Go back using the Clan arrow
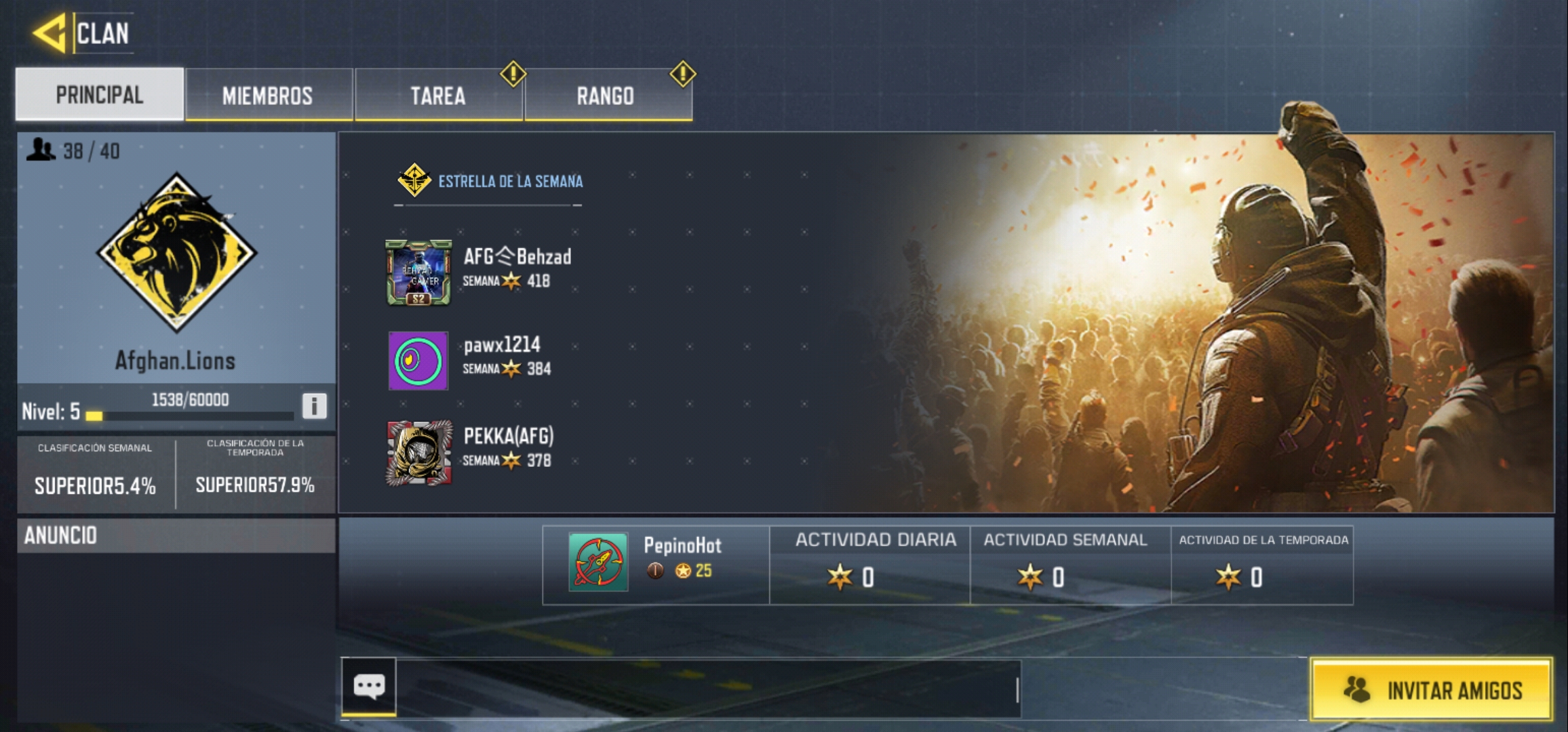The height and width of the screenshot is (732, 1568). pyautogui.click(x=50, y=33)
